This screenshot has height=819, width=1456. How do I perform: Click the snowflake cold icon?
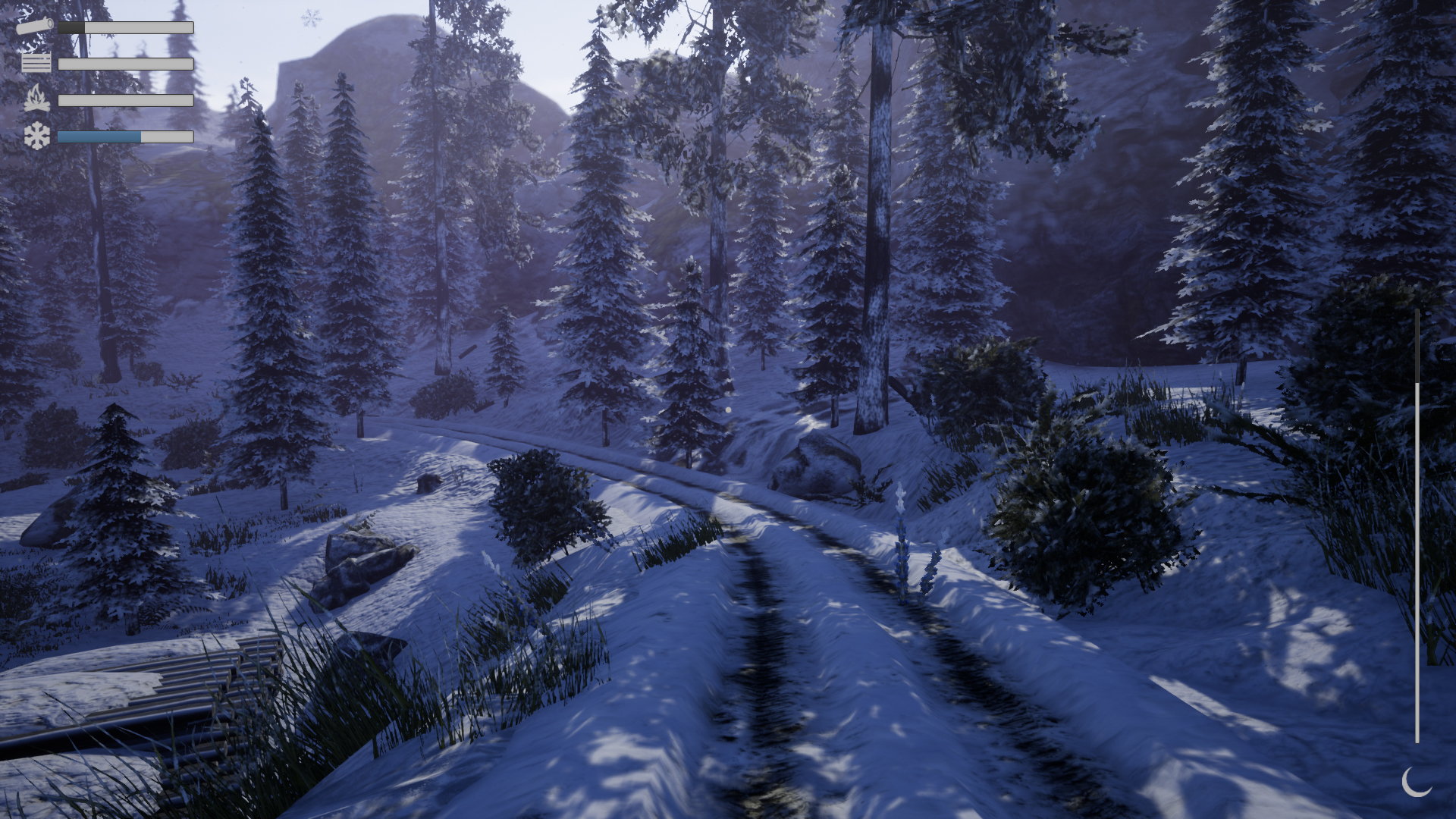[36, 136]
